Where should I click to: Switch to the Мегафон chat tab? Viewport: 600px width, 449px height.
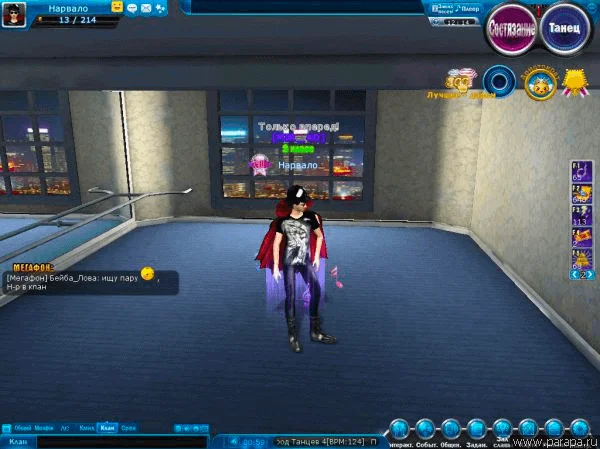point(44,428)
